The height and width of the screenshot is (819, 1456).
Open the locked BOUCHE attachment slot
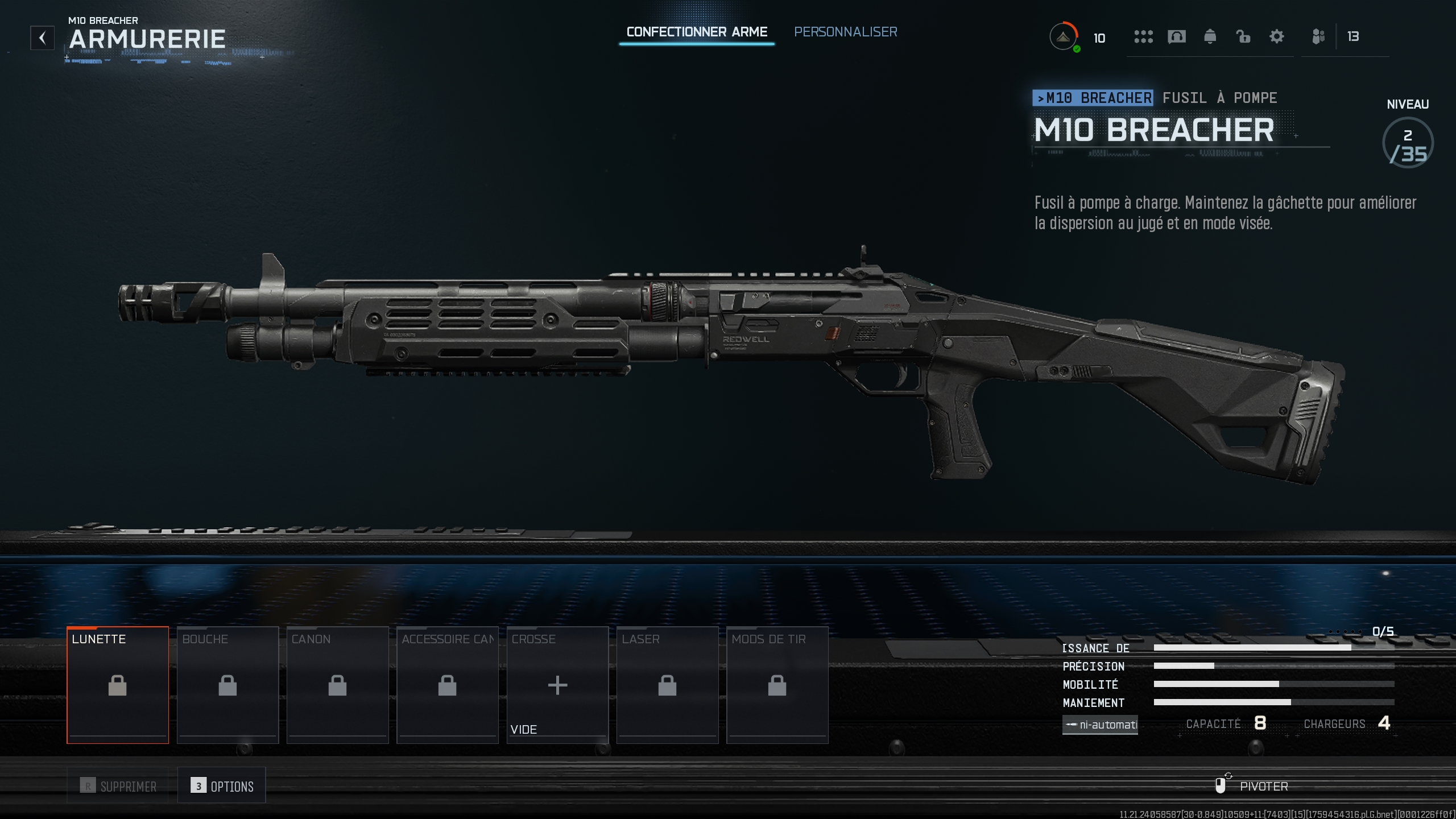227,684
